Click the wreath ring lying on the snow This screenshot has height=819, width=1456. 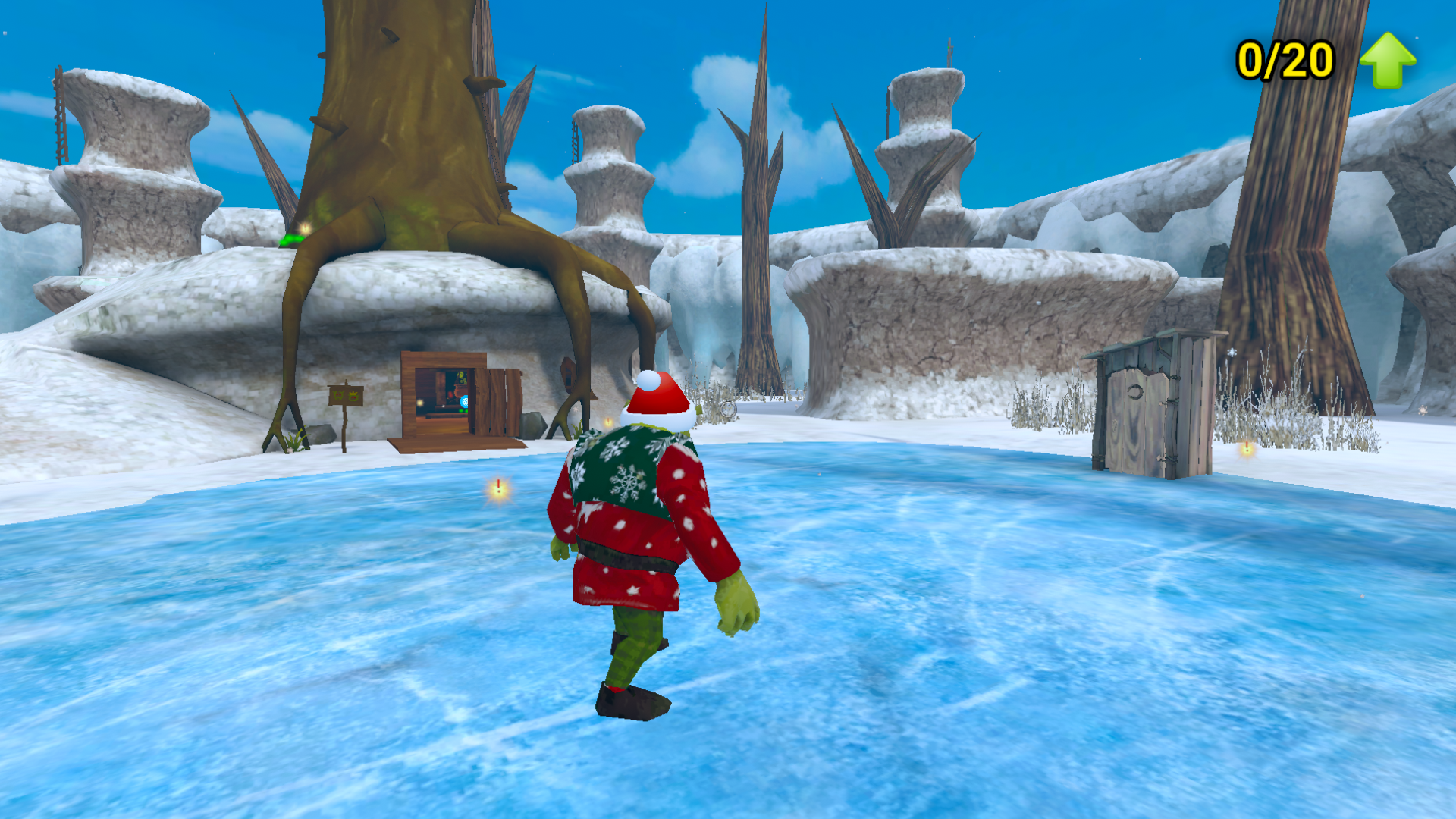point(728,409)
